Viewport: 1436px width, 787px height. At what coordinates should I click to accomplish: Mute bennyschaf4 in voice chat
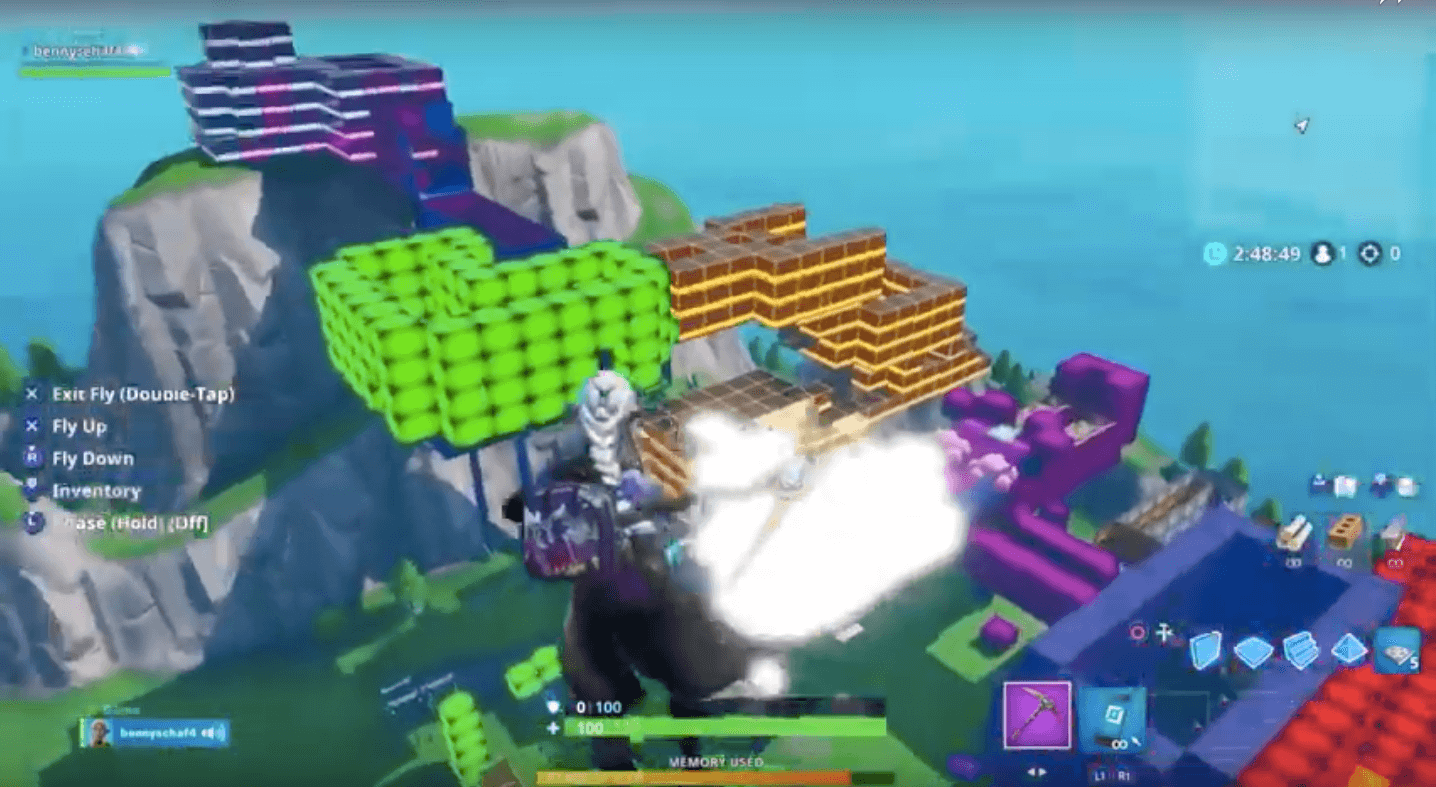pyautogui.click(x=208, y=732)
